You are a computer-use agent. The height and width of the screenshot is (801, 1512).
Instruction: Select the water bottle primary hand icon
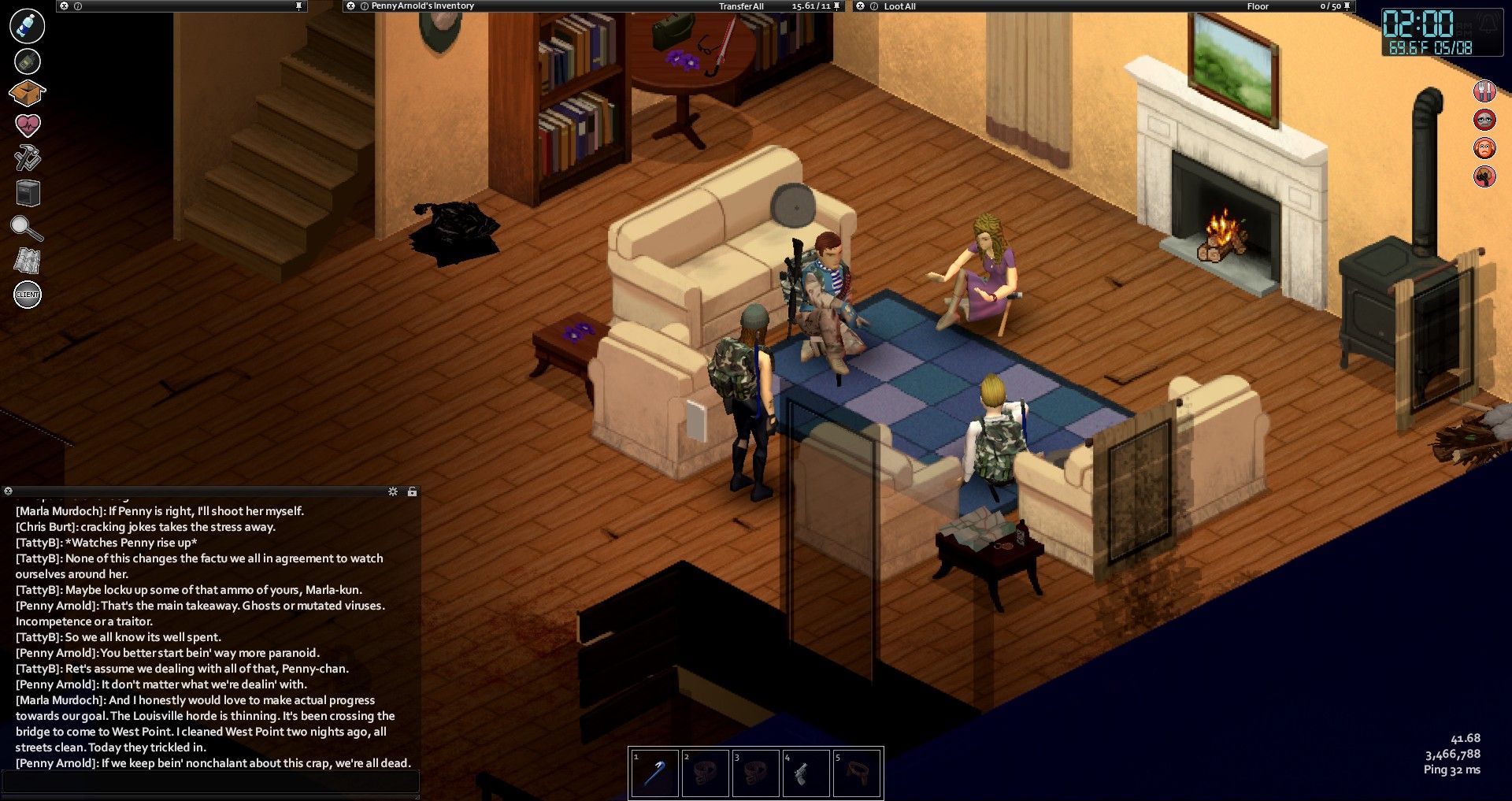click(x=27, y=26)
